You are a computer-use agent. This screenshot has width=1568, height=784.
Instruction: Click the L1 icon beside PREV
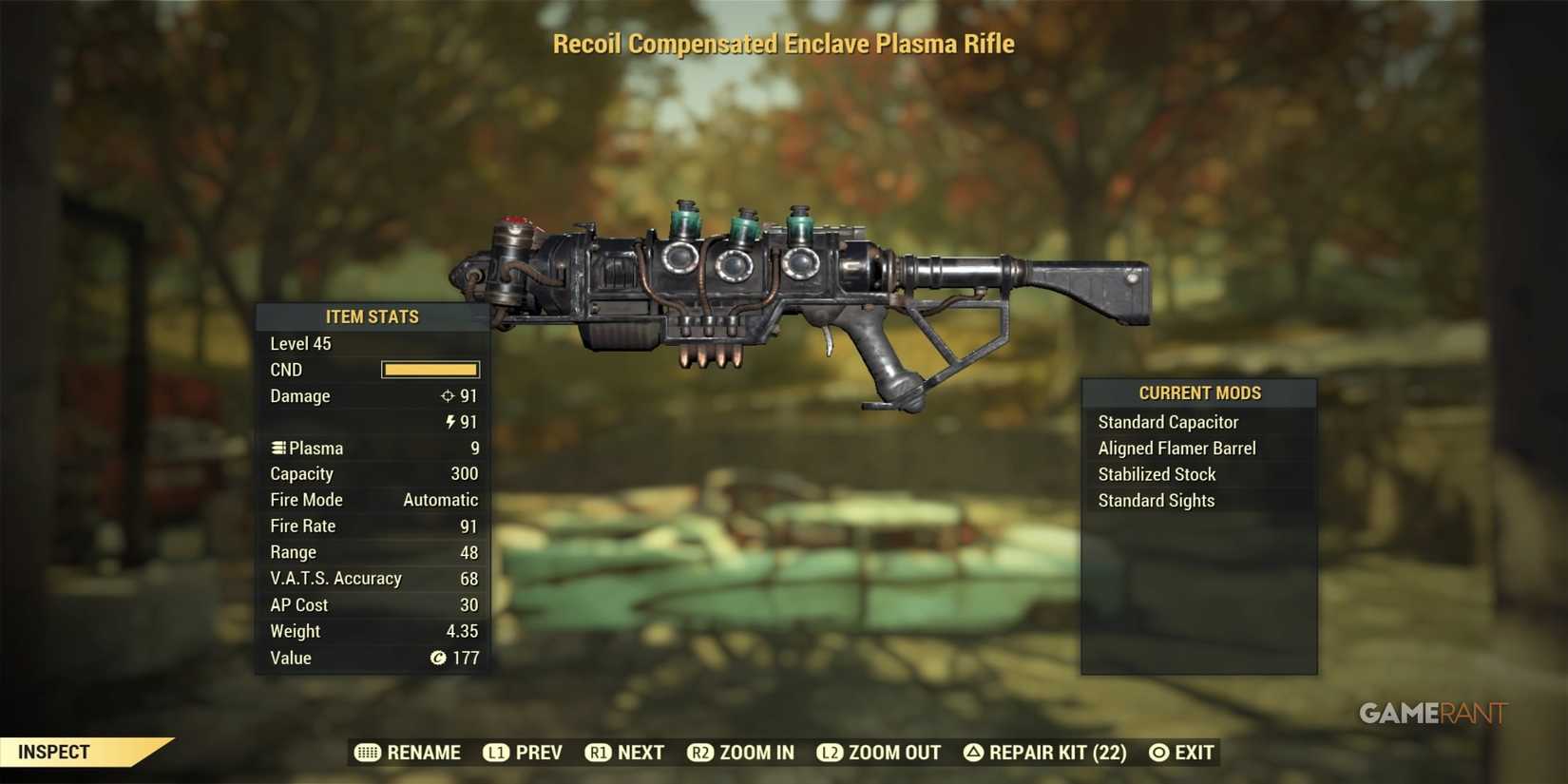(x=495, y=752)
